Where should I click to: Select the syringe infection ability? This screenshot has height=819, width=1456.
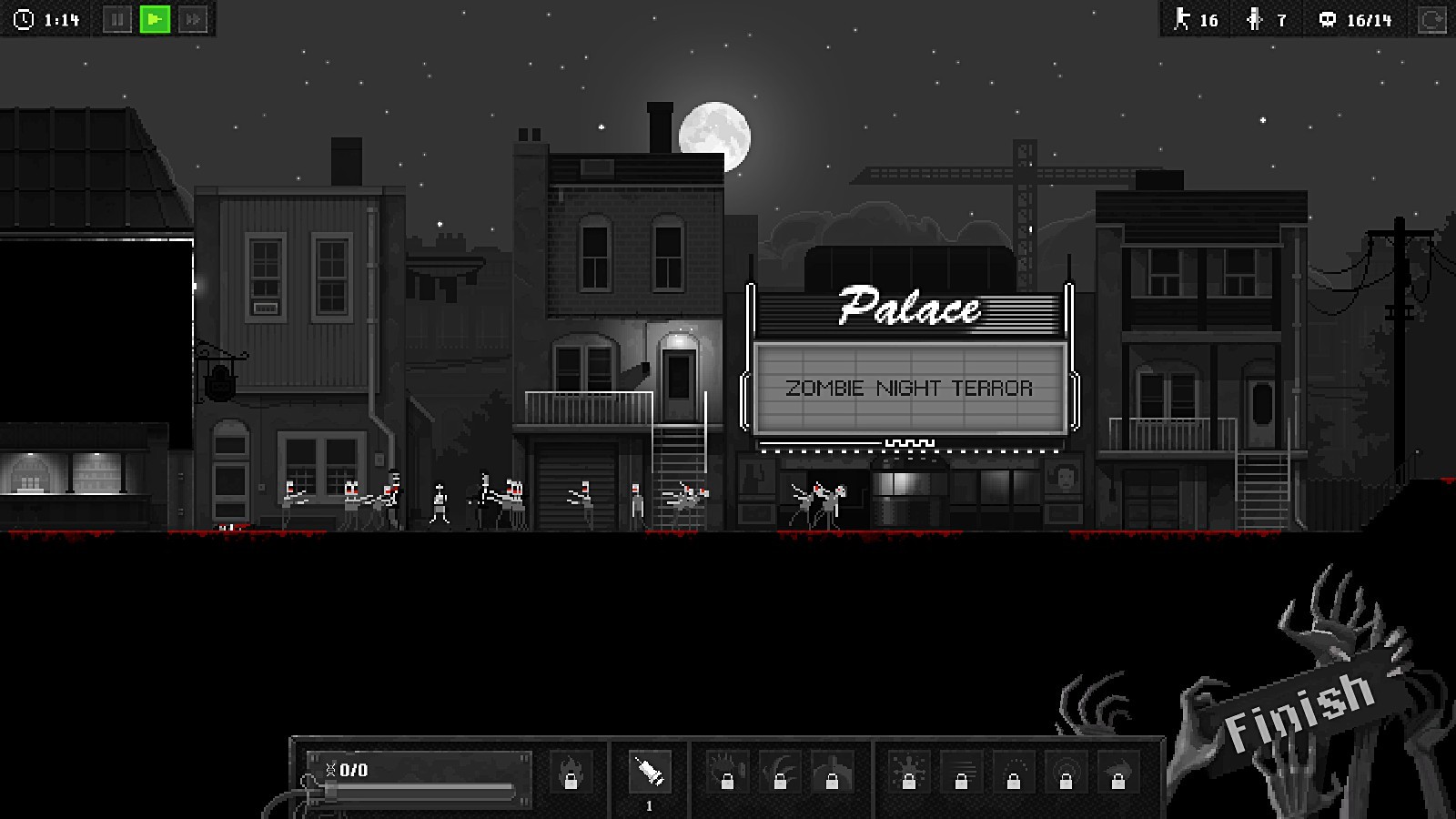tap(649, 773)
